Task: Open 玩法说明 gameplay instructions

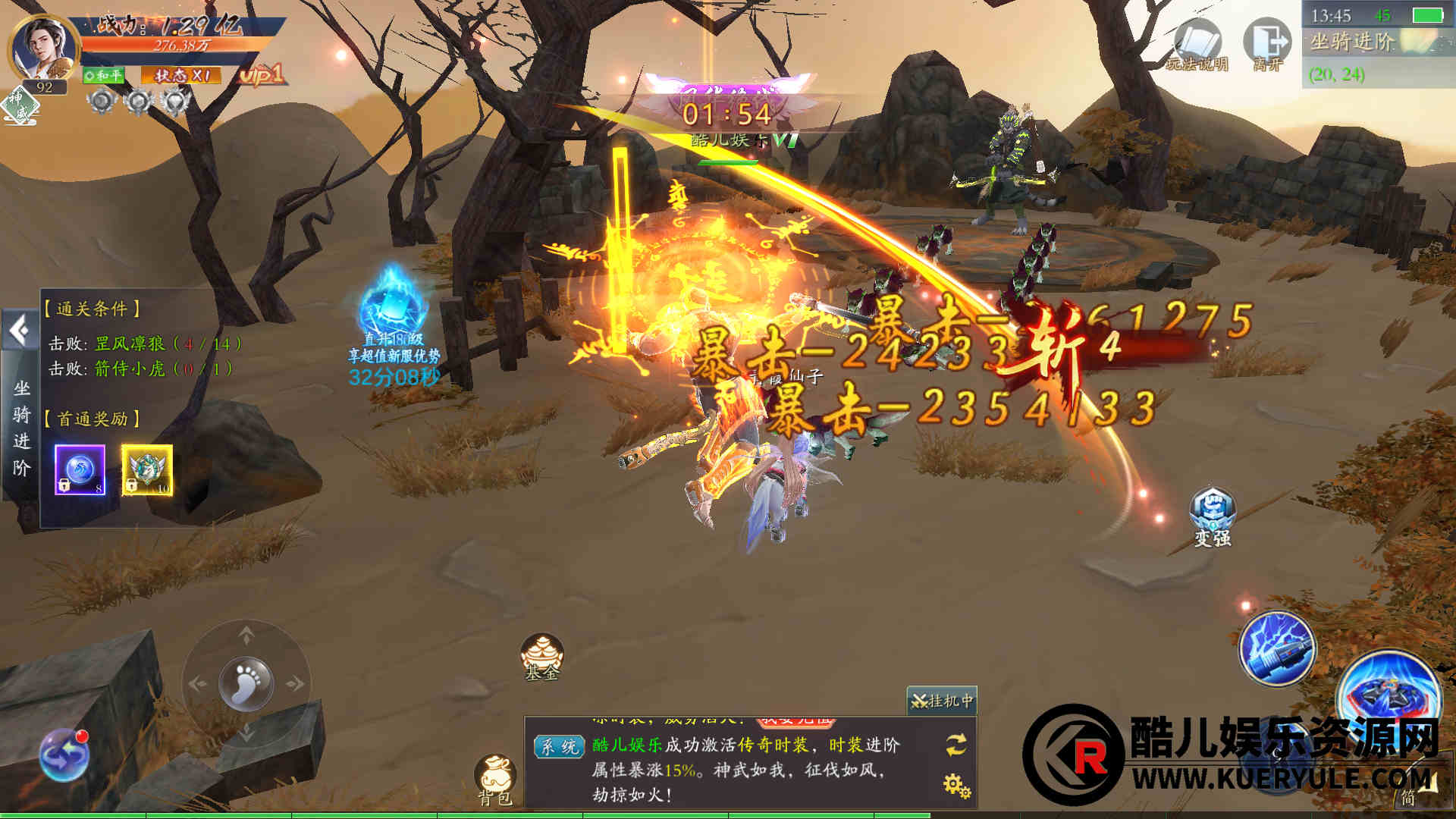Action: click(1197, 46)
